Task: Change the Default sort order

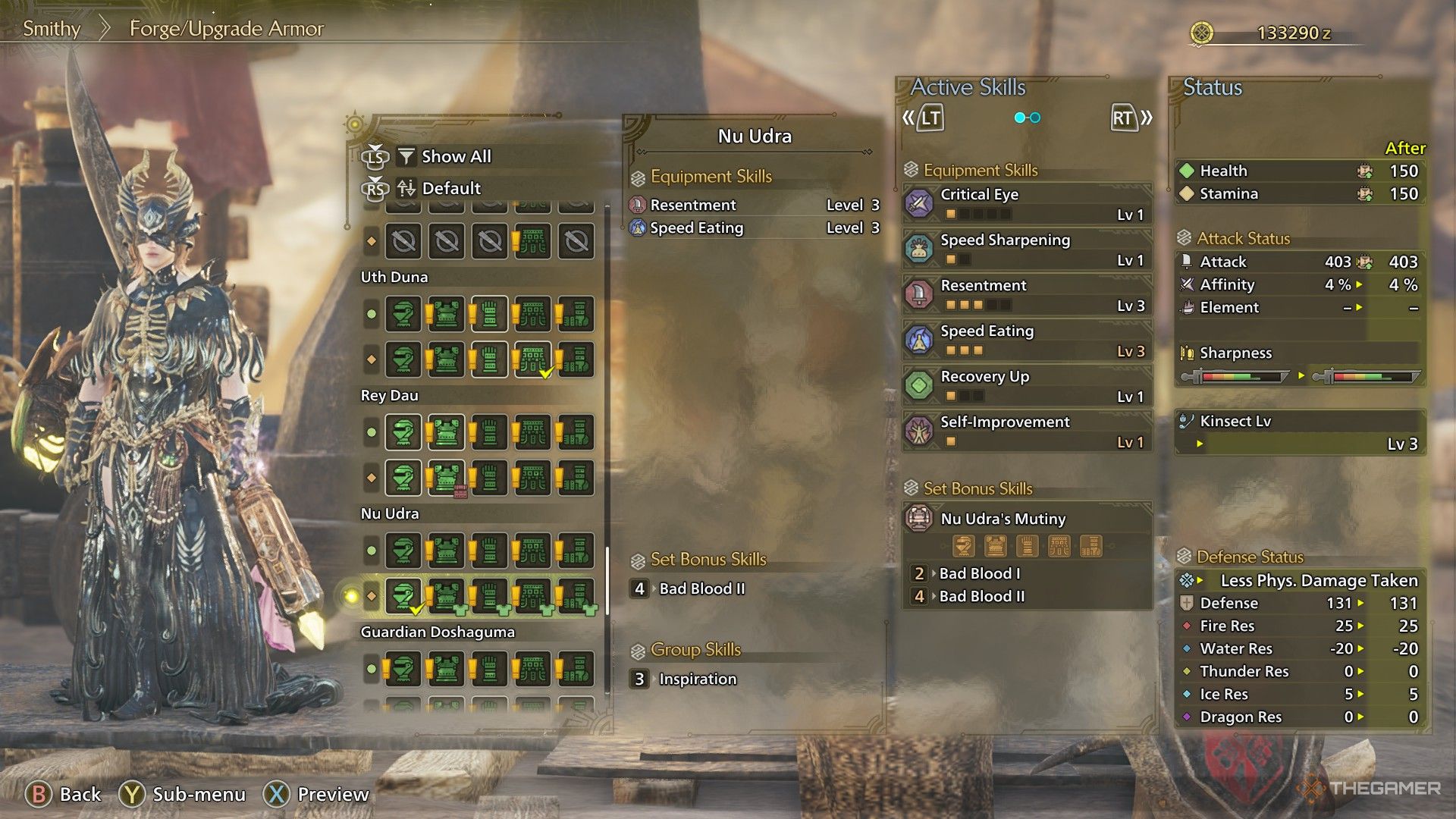Action: click(450, 188)
